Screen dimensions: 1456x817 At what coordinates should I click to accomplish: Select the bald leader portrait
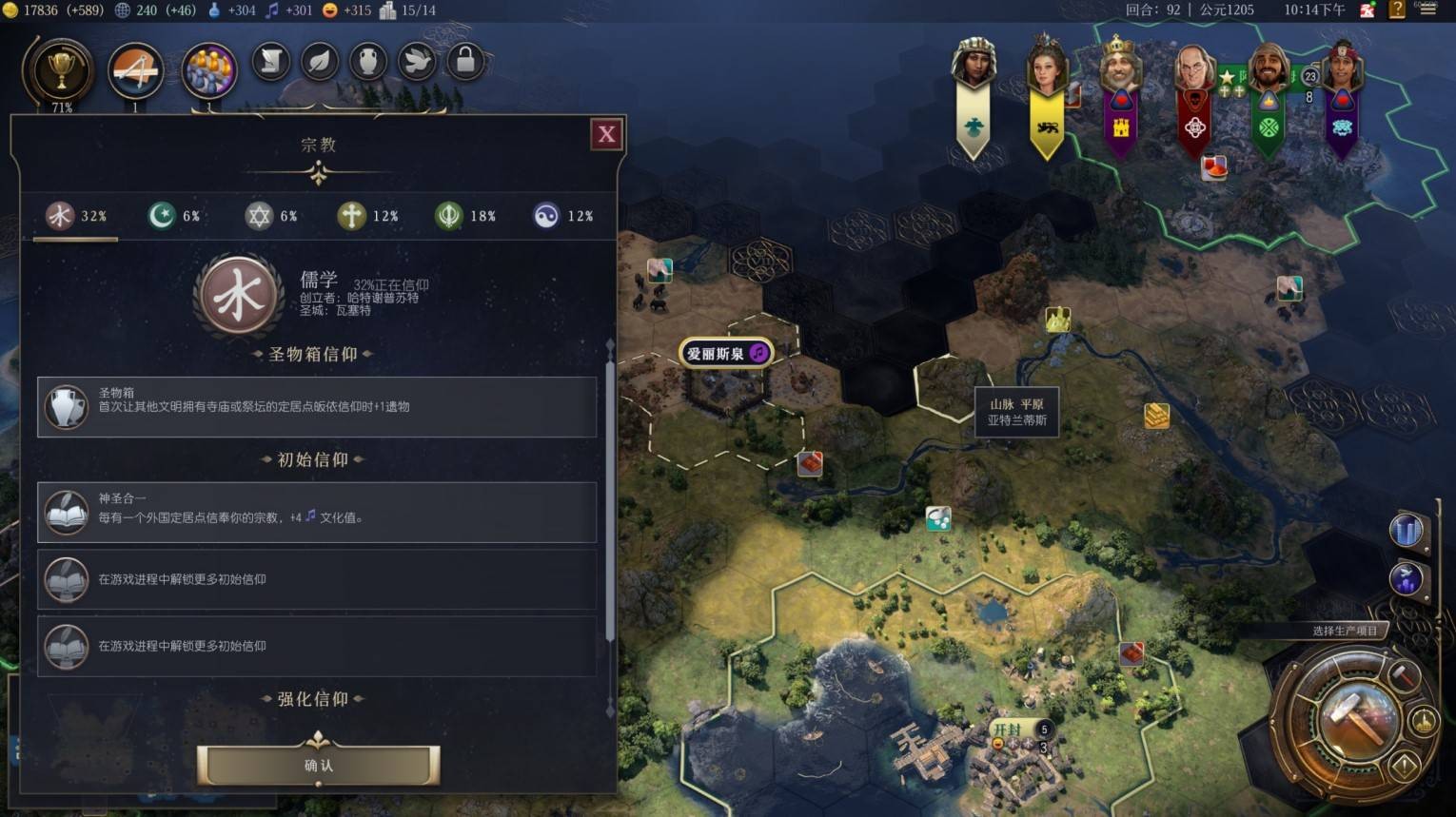pyautogui.click(x=1193, y=71)
